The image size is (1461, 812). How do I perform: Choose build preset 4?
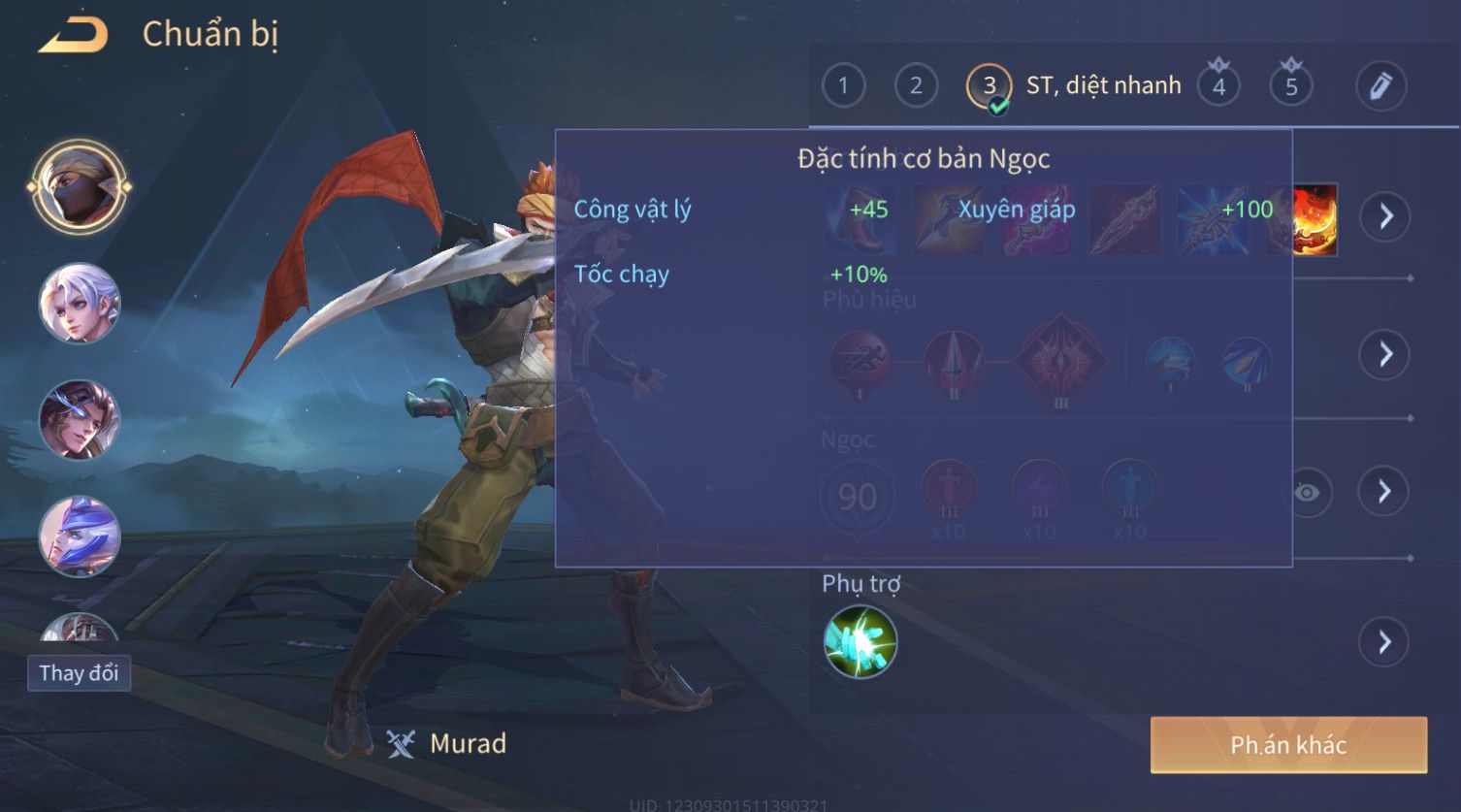point(1218,86)
